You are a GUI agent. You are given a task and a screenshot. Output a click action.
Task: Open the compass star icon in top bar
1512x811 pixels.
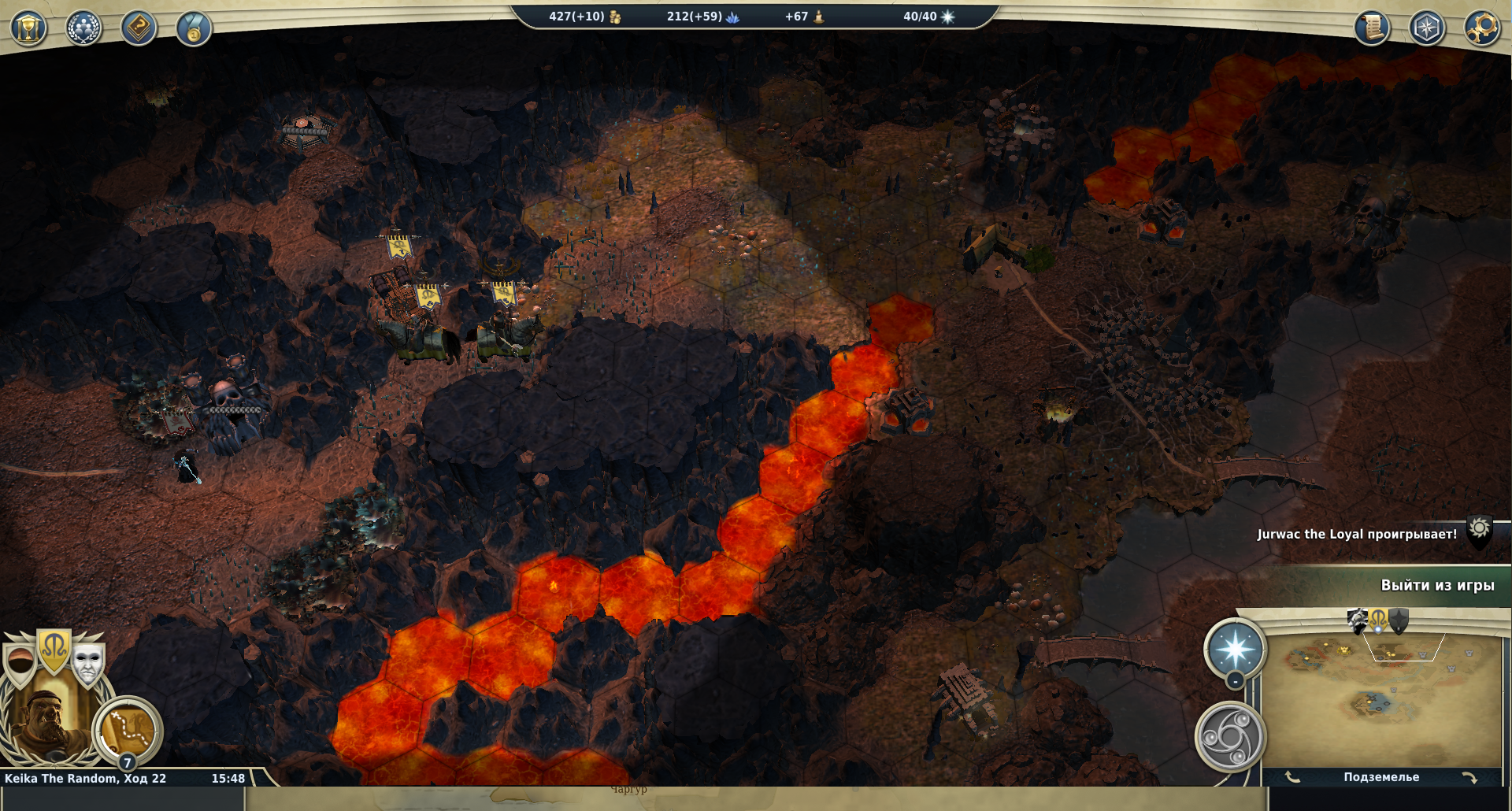coord(1427,28)
